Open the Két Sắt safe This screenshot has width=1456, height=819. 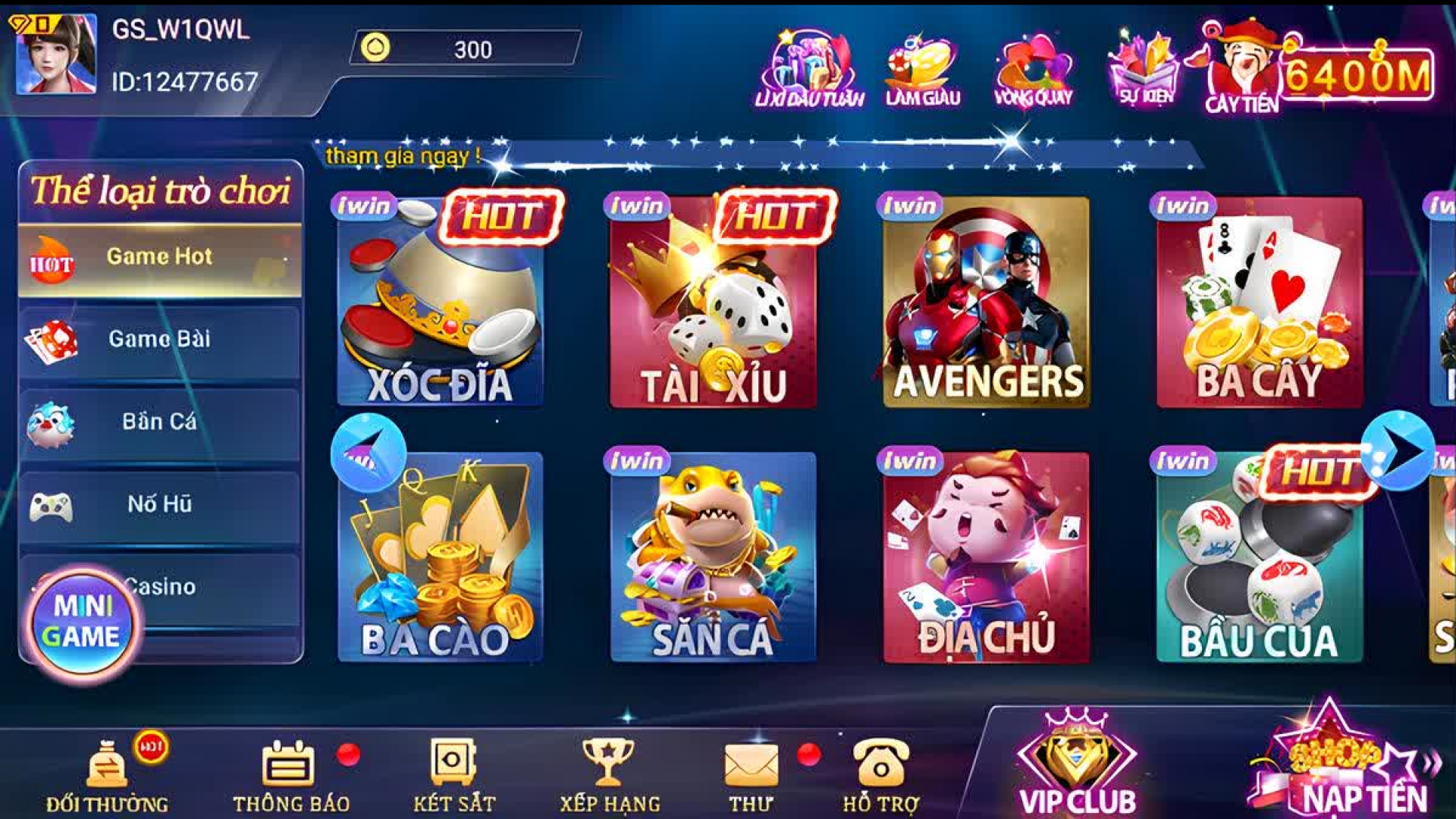[453, 775]
